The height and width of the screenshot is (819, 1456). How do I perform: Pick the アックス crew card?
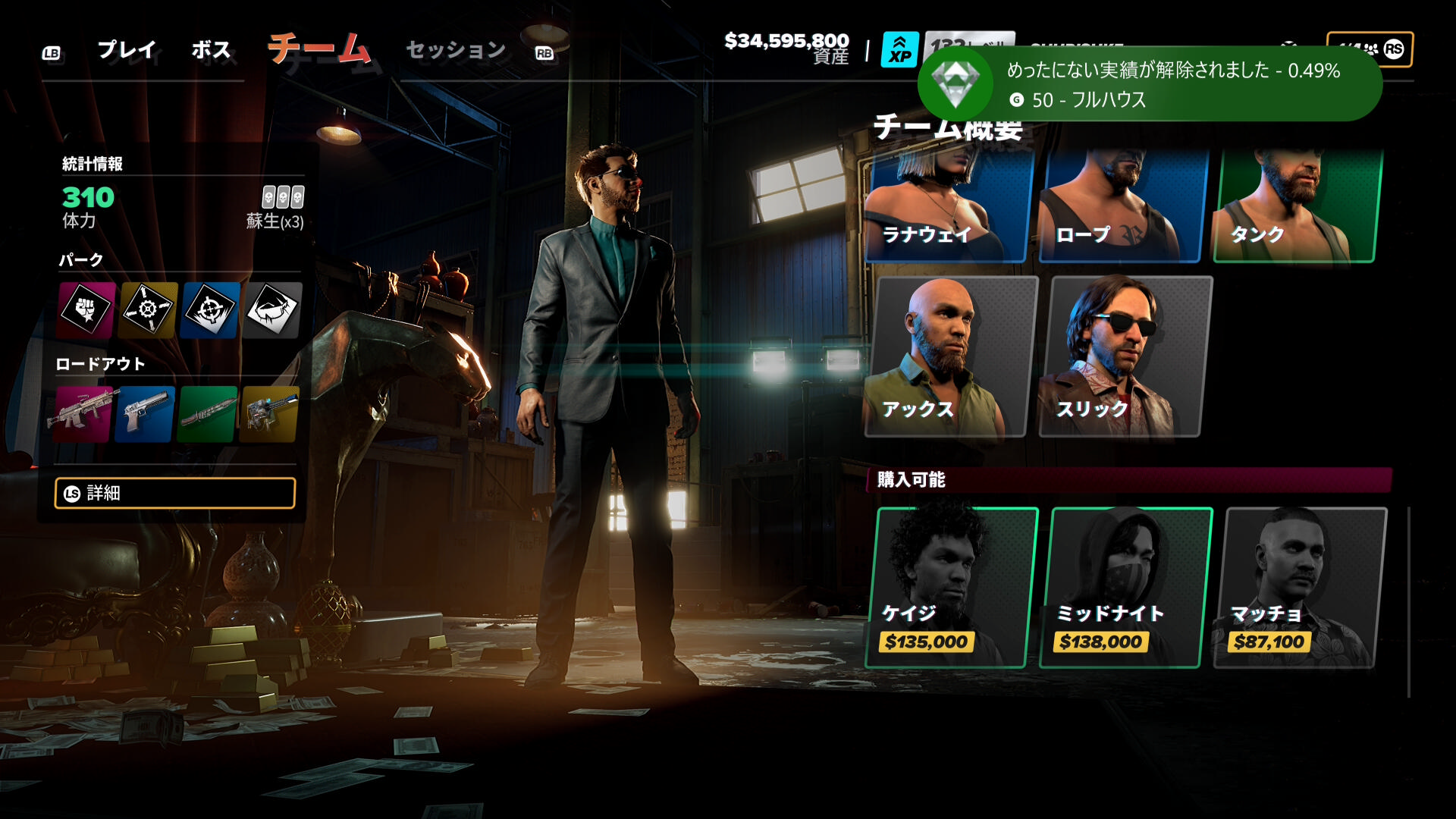(x=949, y=356)
